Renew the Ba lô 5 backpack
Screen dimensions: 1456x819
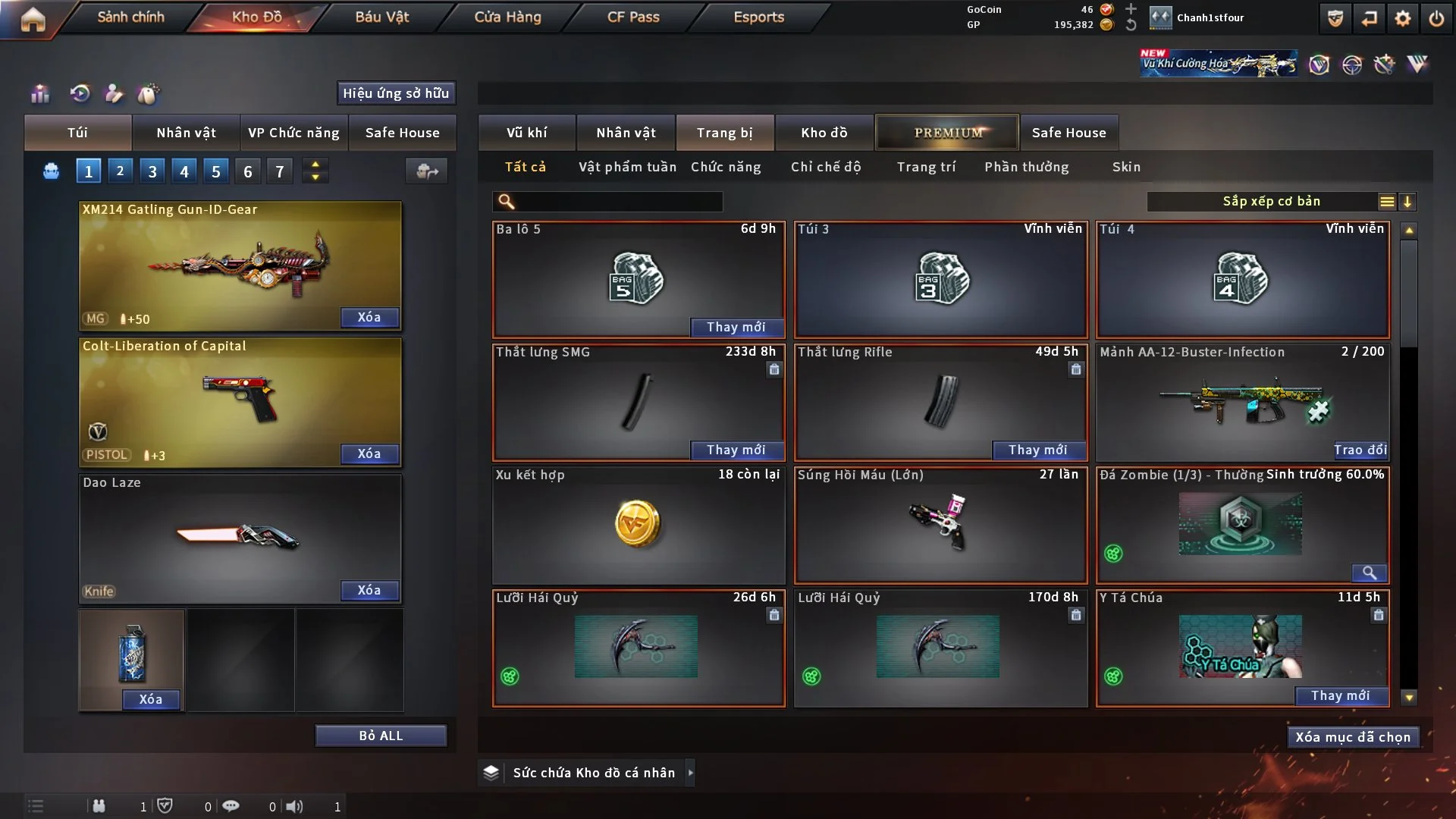click(x=736, y=327)
